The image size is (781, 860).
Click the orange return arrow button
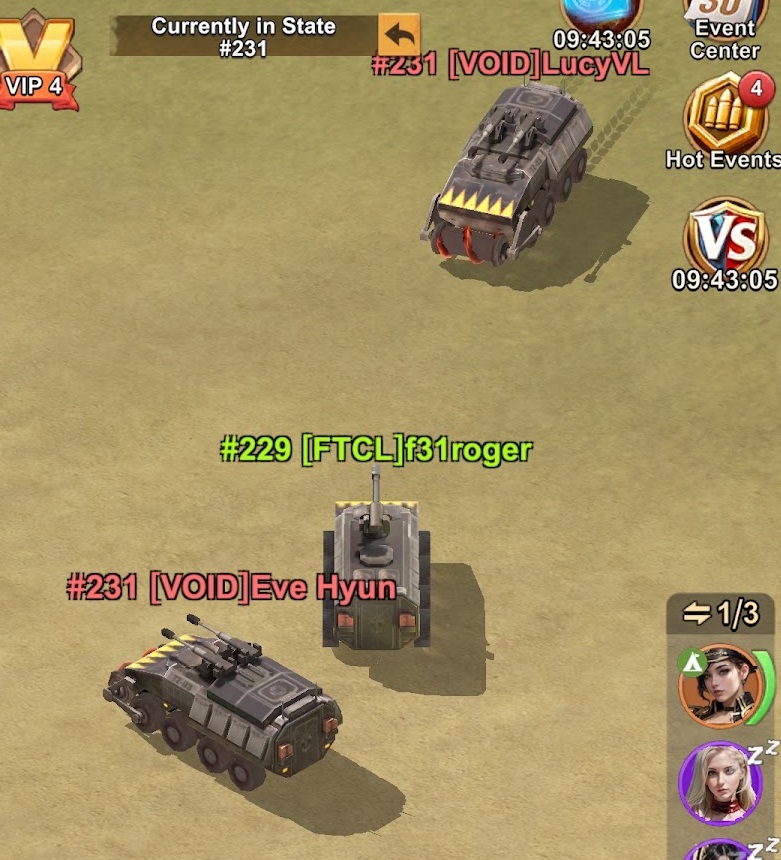tap(399, 36)
